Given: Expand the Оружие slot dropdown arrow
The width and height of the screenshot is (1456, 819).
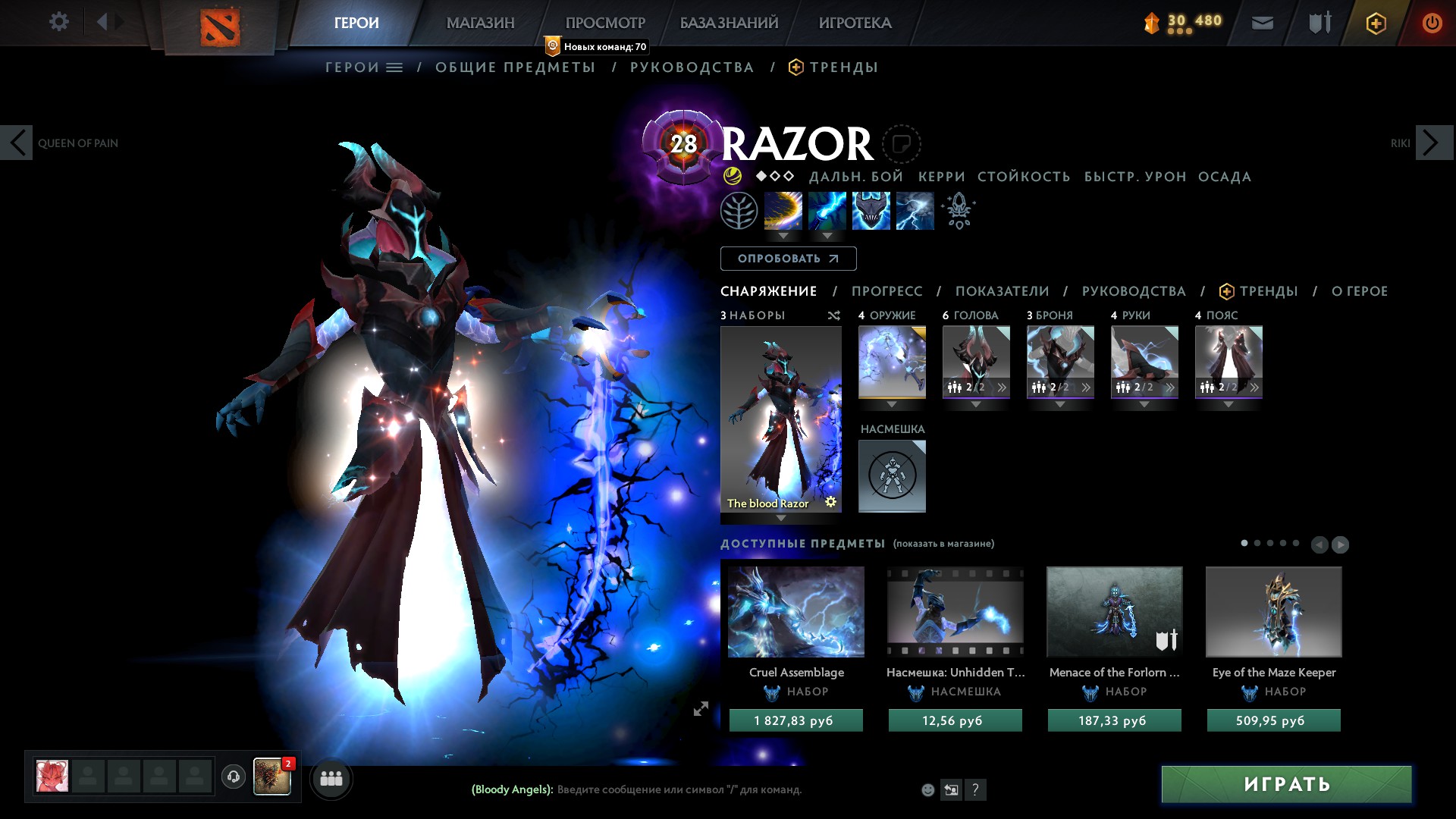Looking at the screenshot, I should [891, 405].
